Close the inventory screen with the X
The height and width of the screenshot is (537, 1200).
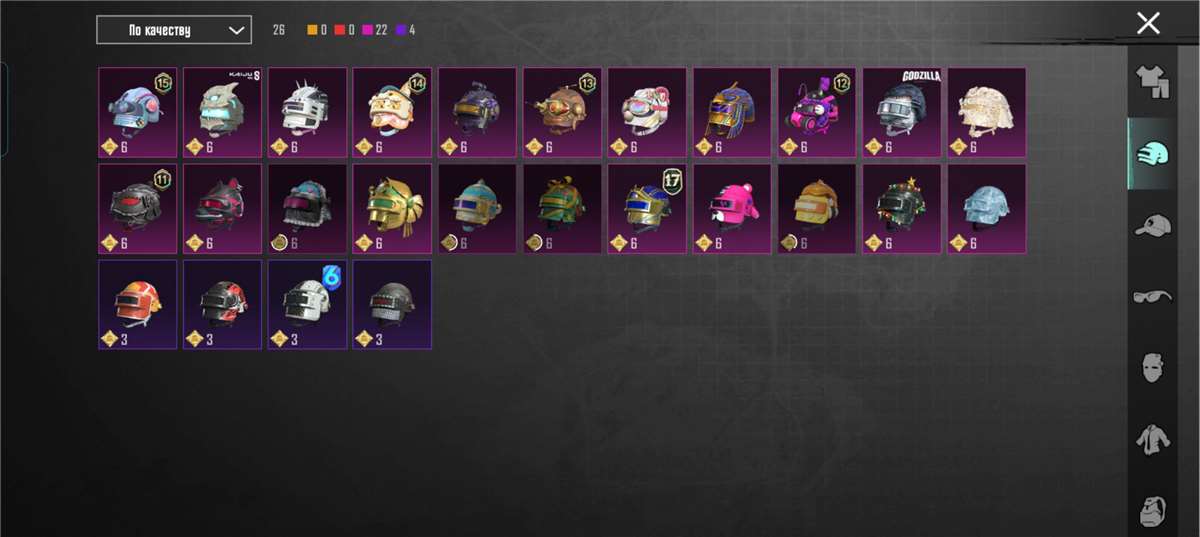tap(1148, 23)
